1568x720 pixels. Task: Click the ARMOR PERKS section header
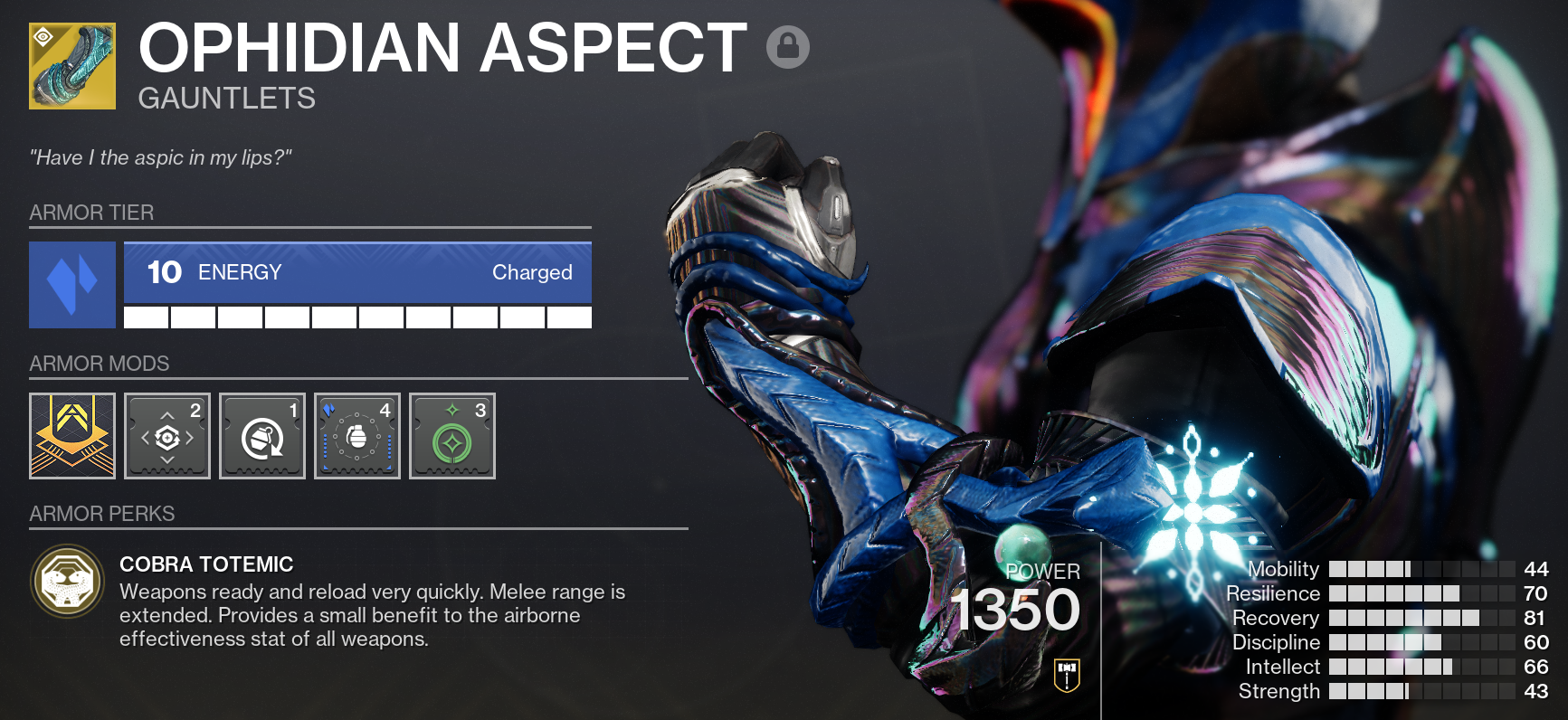click(101, 513)
